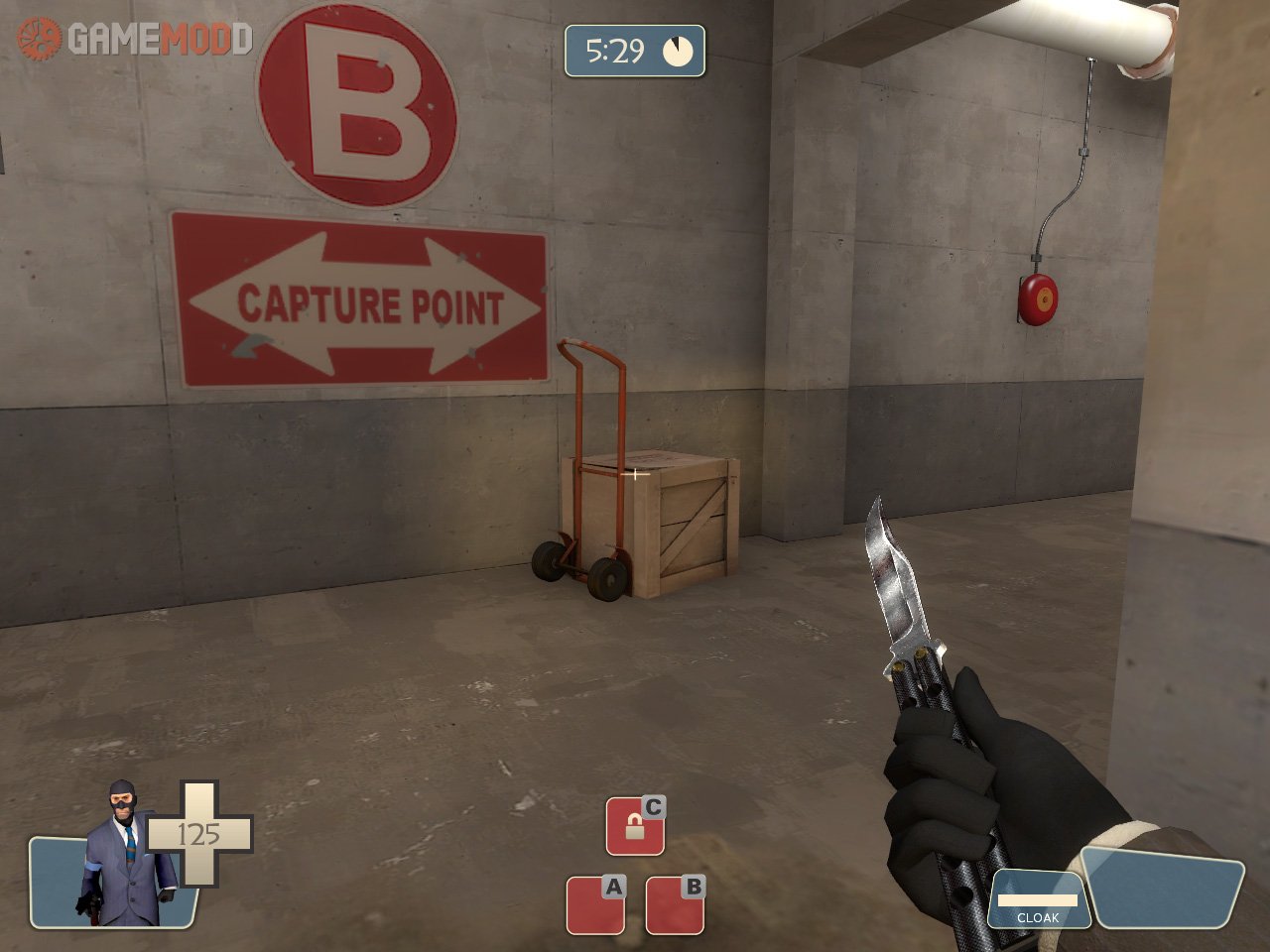Viewport: 1270px width, 952px height.
Task: Select the control point B icon
Action: click(675, 904)
